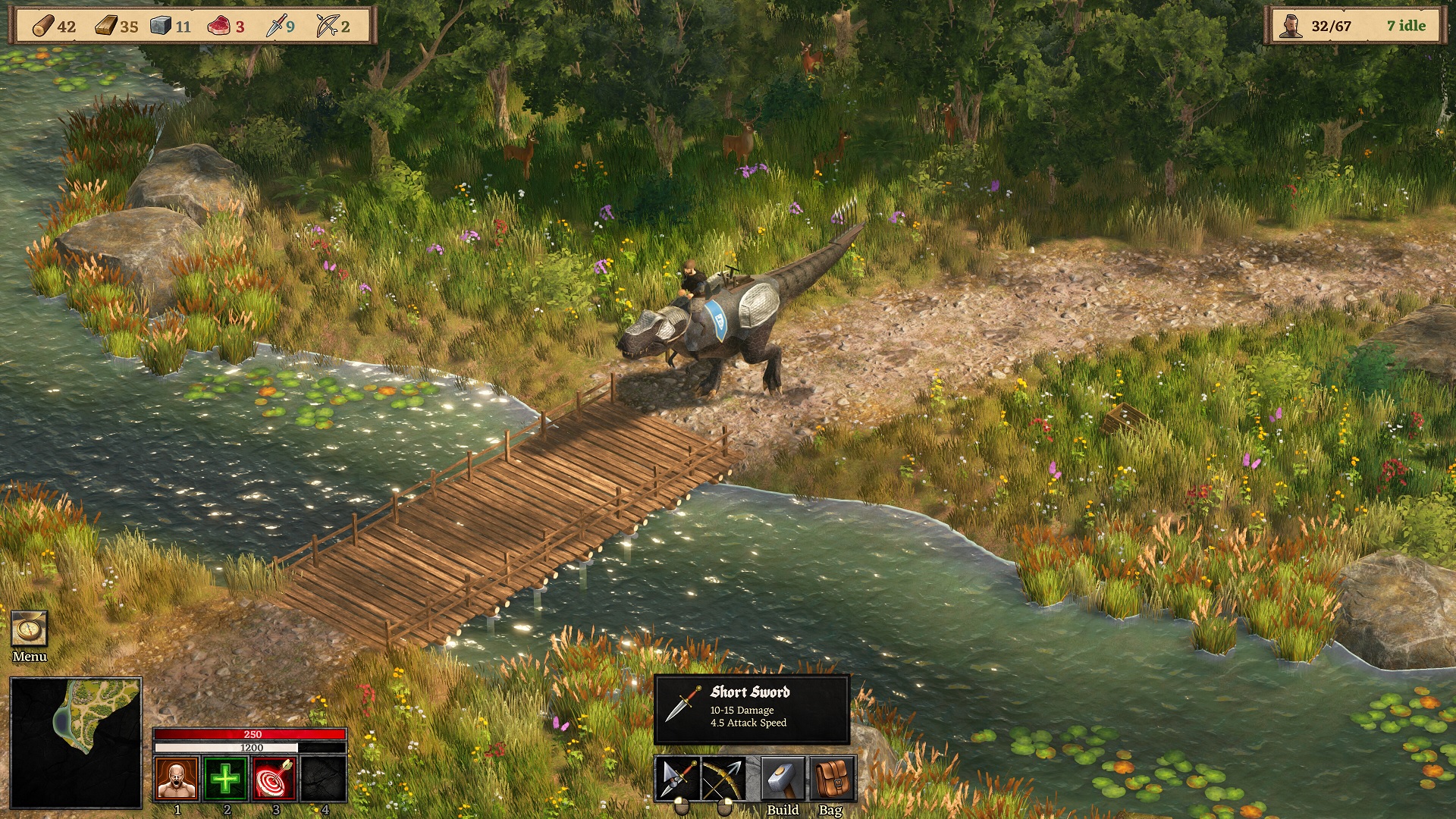Screen dimensions: 1456x819
Task: Select the short sword weapon slot
Action: pos(678,778)
